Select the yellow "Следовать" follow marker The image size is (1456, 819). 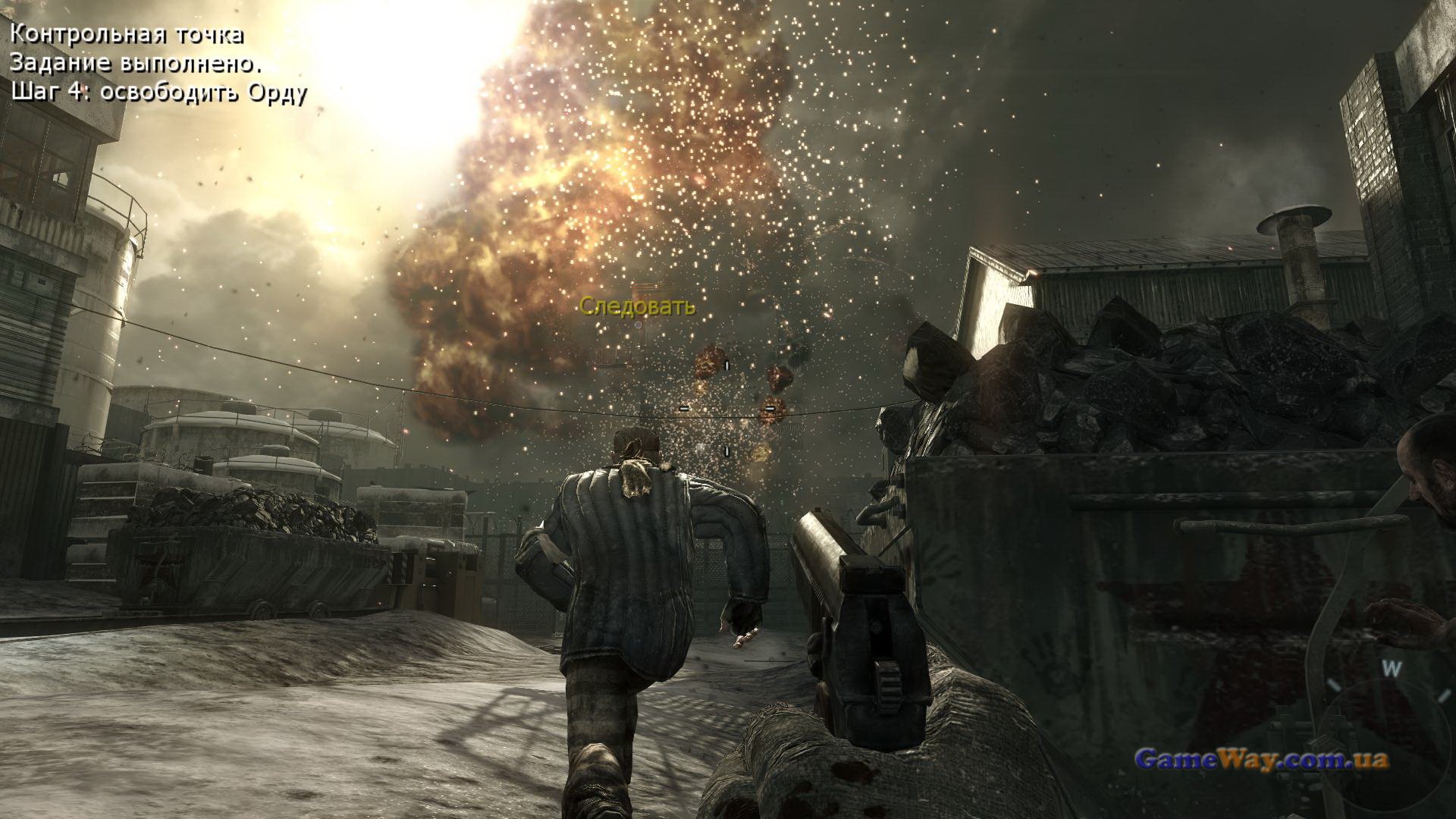click(x=637, y=306)
